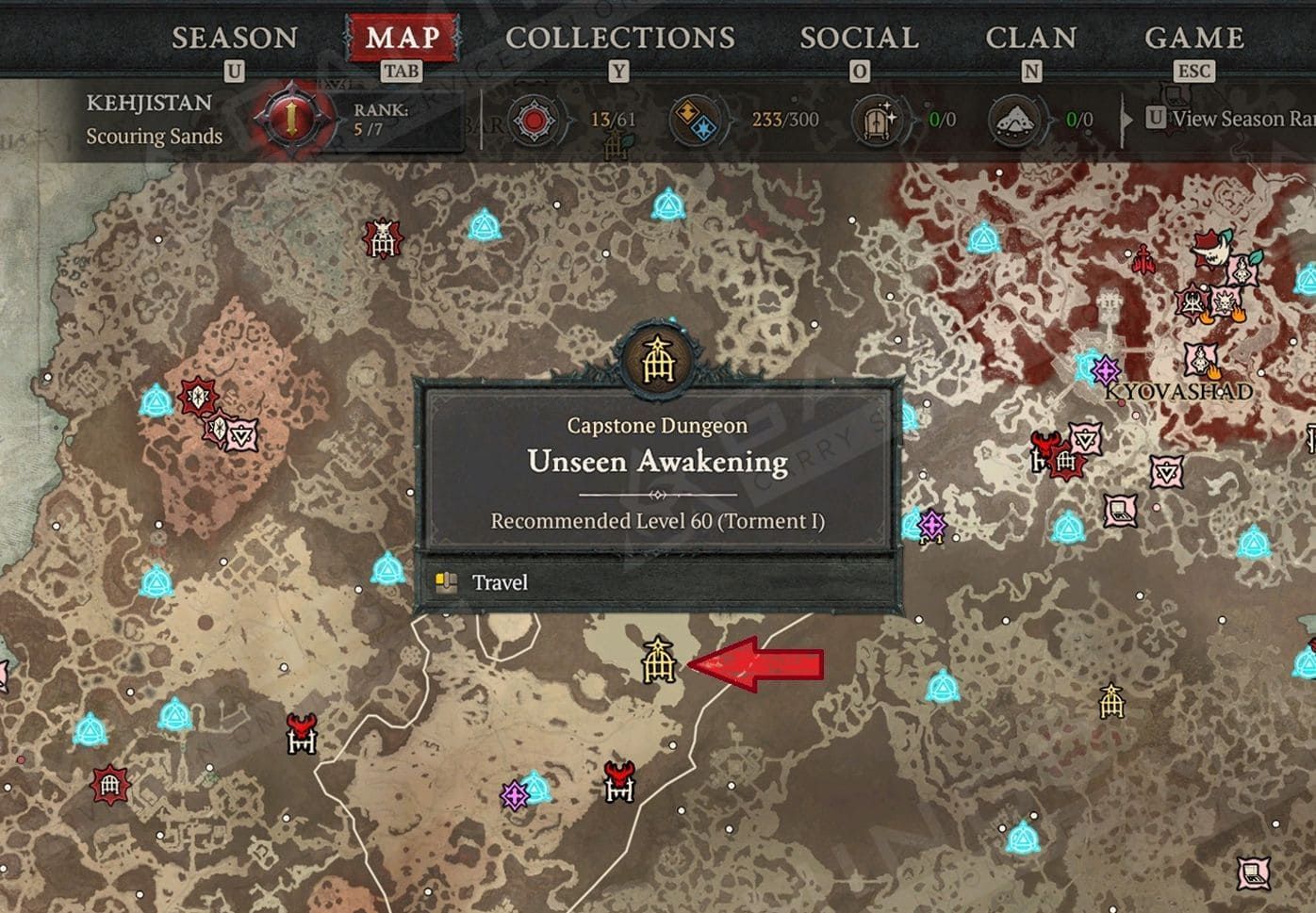Select the Map tab
1316x913 pixels.
click(x=403, y=39)
